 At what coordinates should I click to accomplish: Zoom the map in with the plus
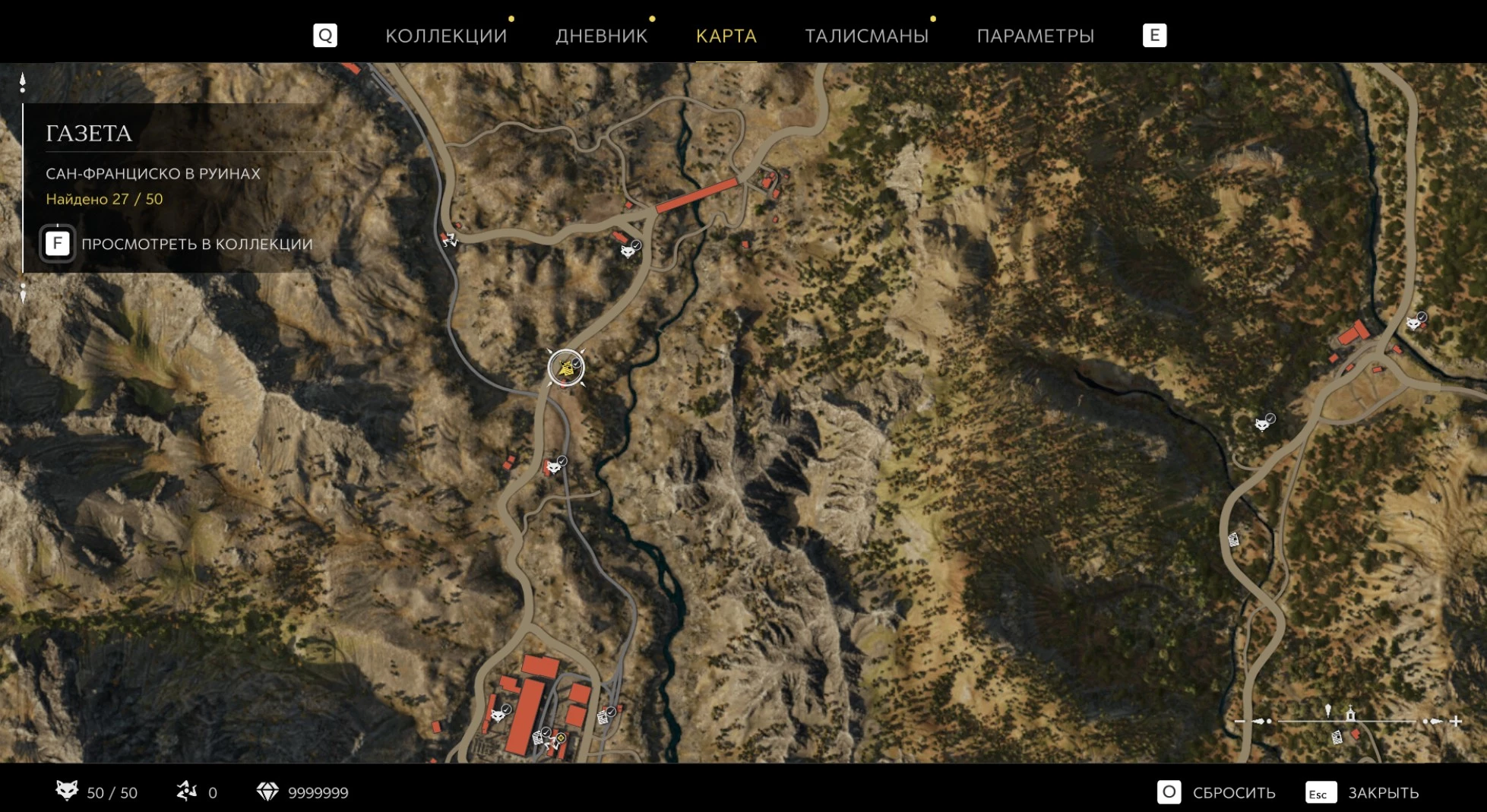pos(1456,721)
